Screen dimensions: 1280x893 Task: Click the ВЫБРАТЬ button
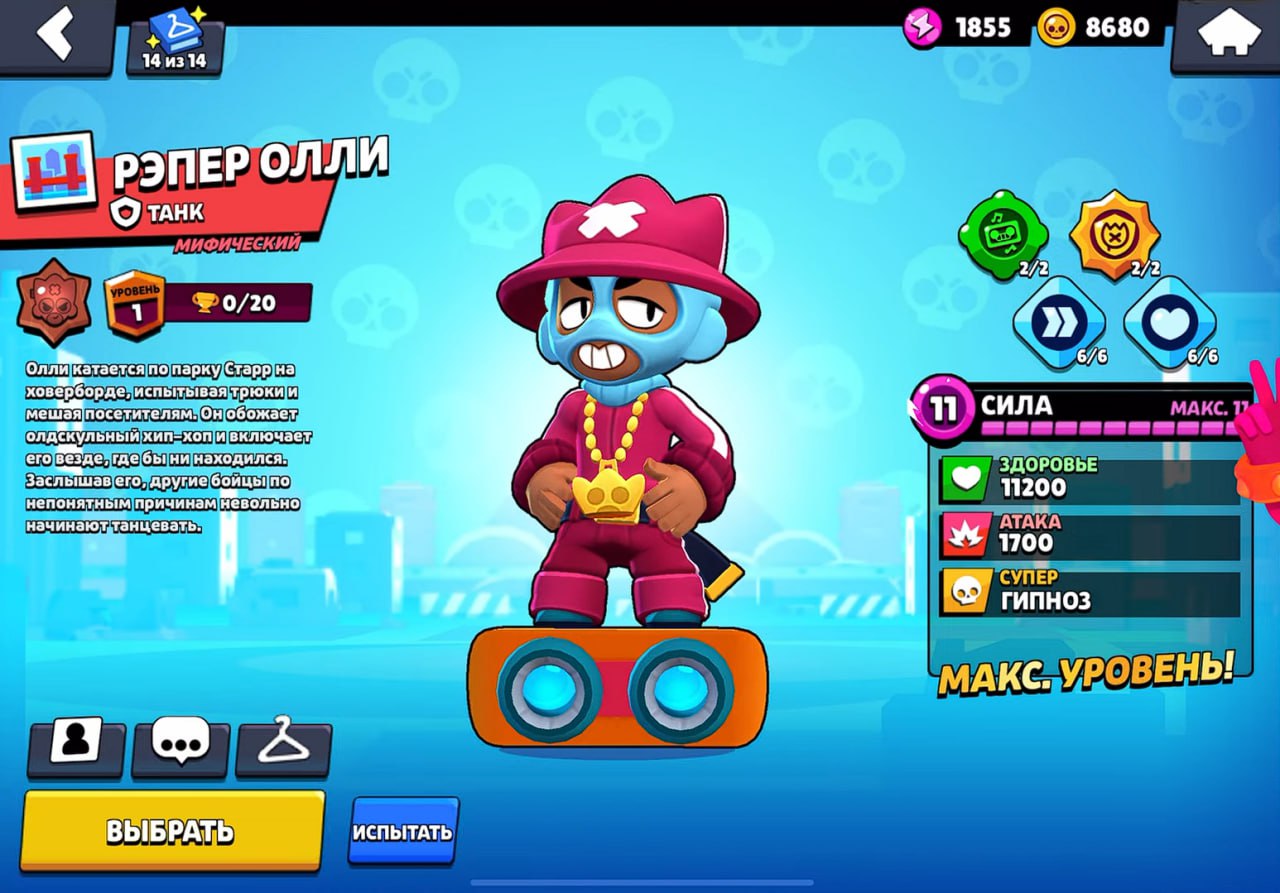point(172,830)
